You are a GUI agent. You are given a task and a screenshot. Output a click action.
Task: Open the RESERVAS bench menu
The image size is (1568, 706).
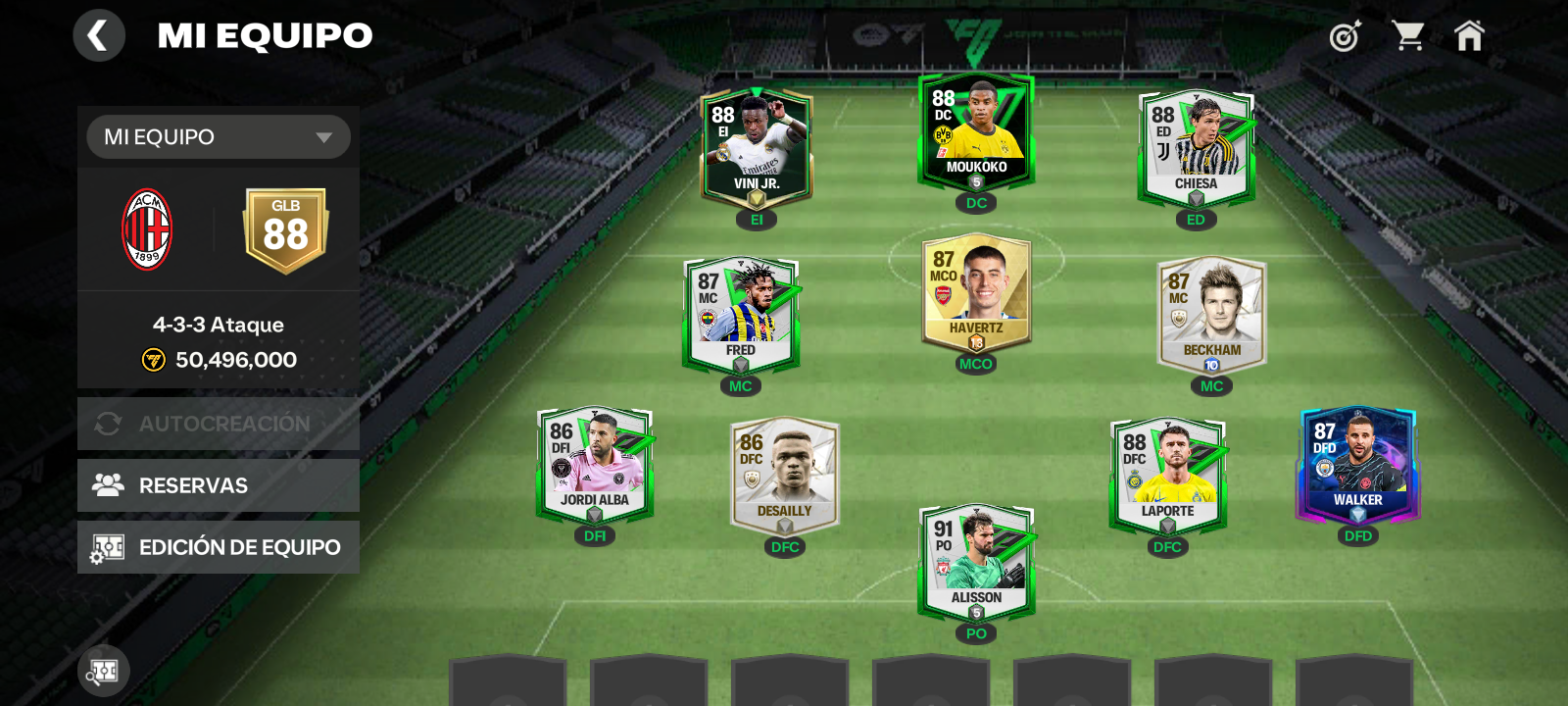pyautogui.click(x=219, y=485)
